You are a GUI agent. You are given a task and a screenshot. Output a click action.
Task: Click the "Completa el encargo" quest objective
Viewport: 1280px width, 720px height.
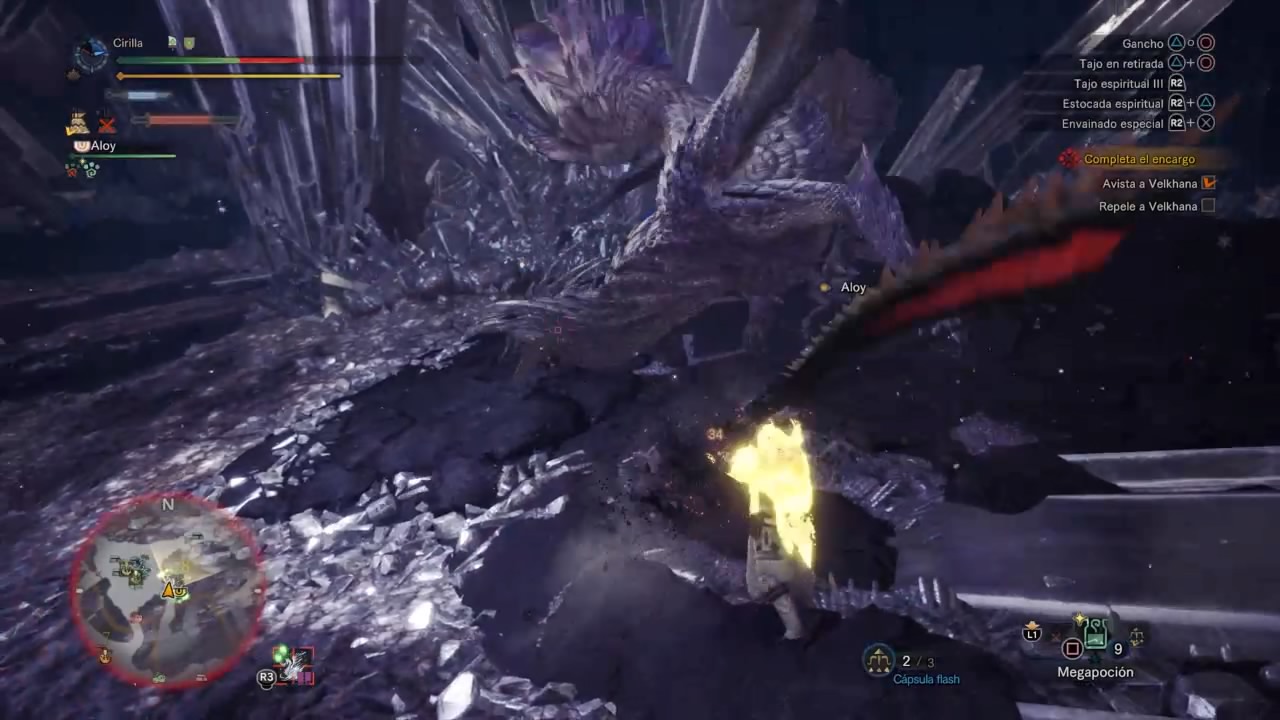[x=1139, y=159]
